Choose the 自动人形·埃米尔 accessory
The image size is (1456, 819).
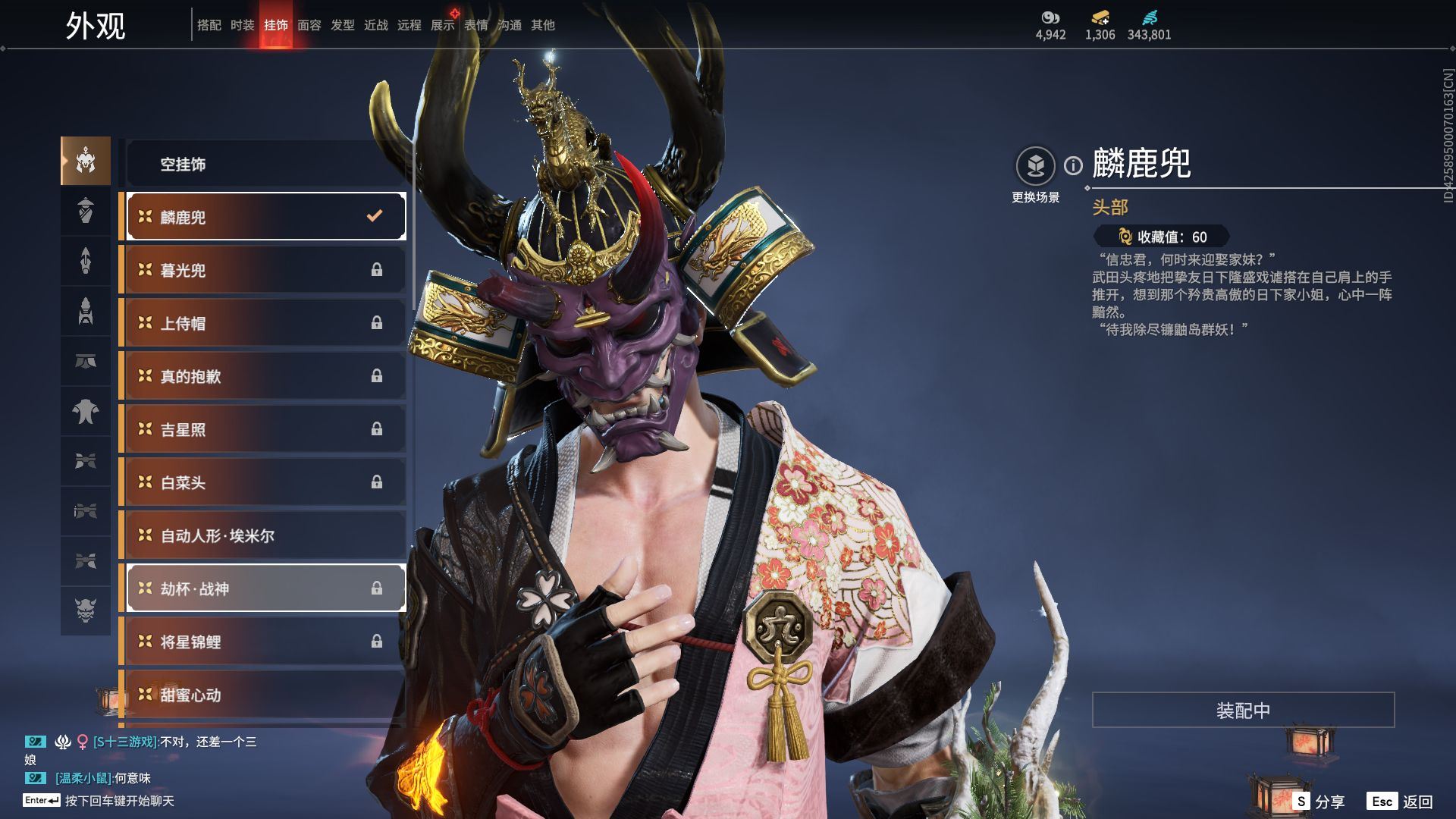click(265, 535)
